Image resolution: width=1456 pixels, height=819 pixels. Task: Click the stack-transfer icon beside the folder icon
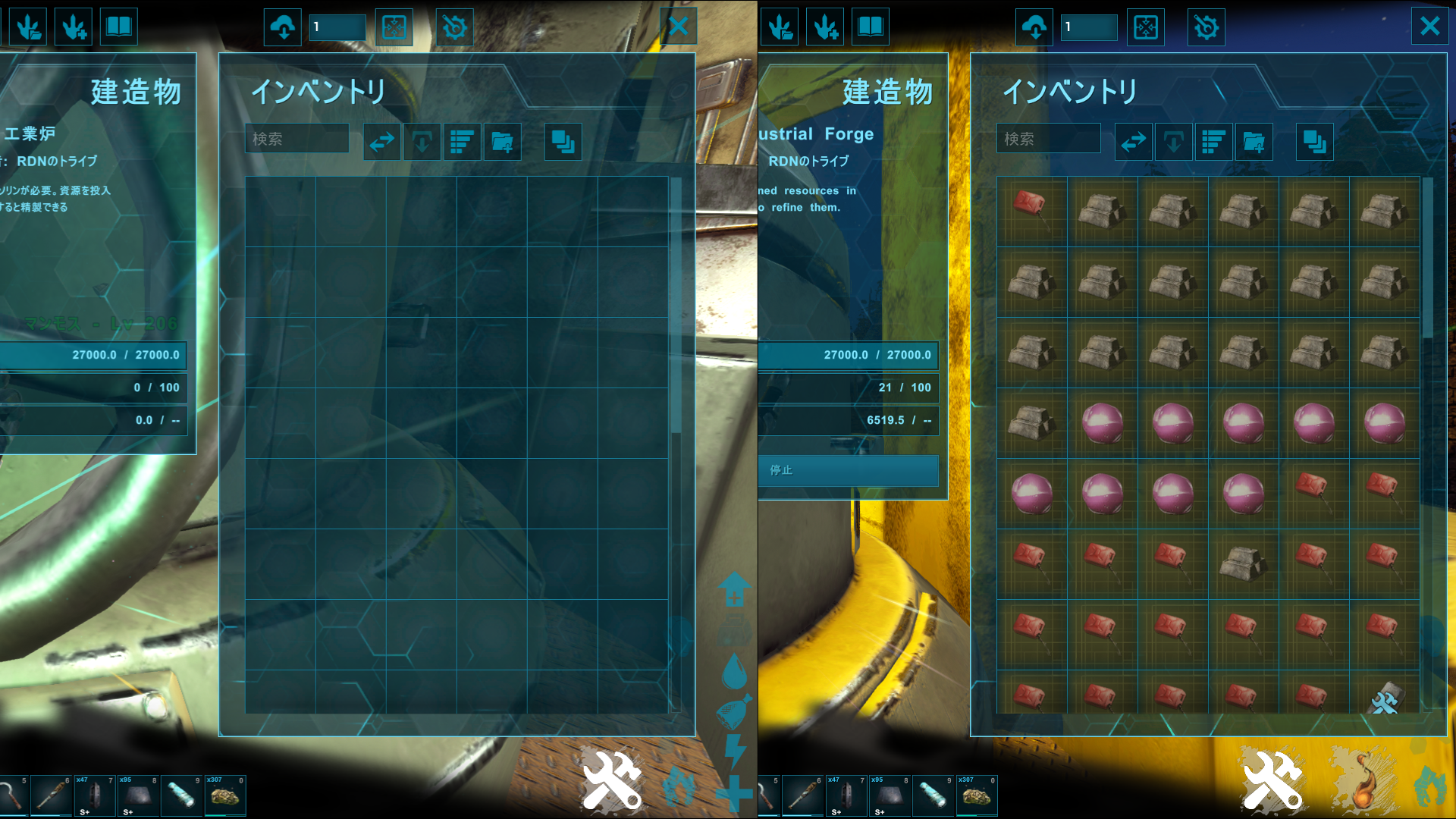pyautogui.click(x=563, y=142)
